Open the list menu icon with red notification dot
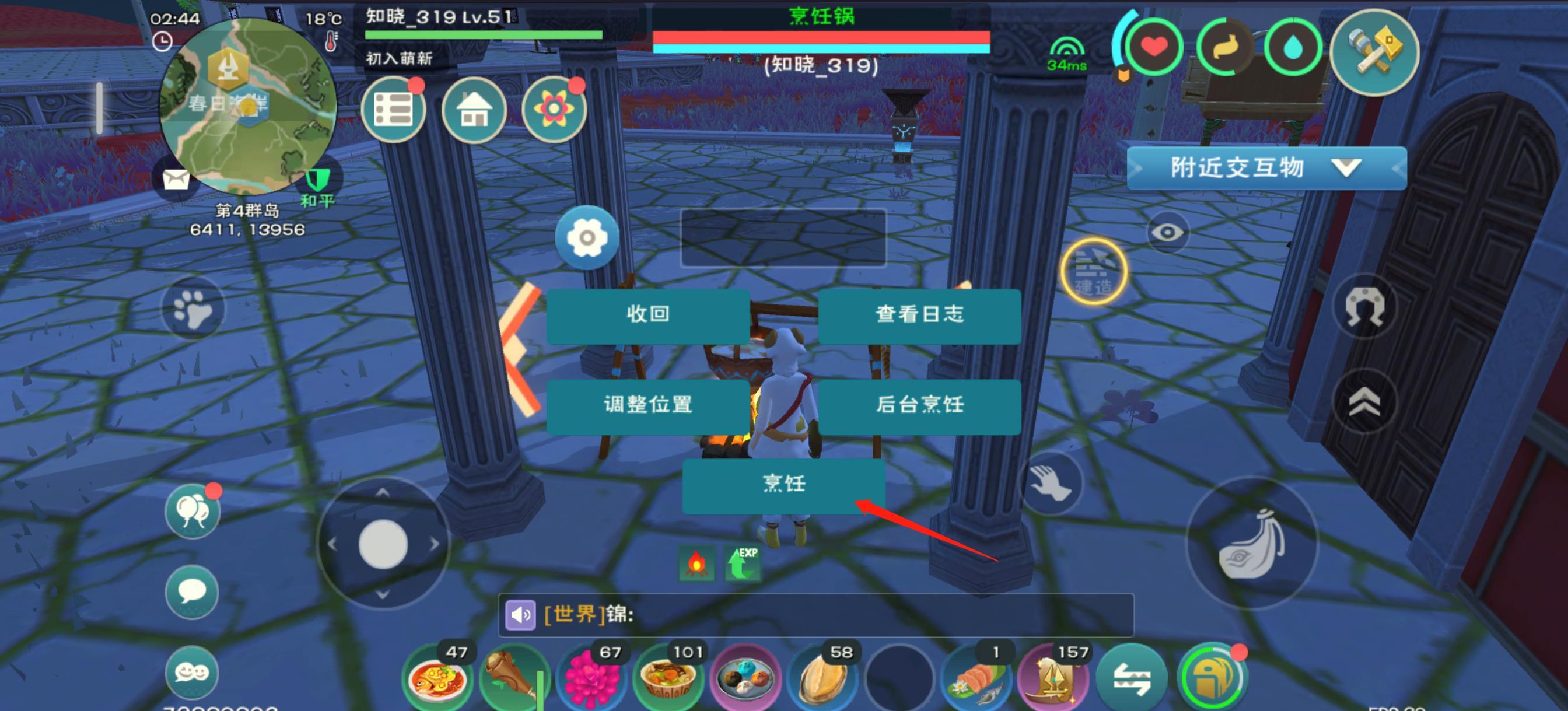This screenshot has height=711, width=1568. 394,108
